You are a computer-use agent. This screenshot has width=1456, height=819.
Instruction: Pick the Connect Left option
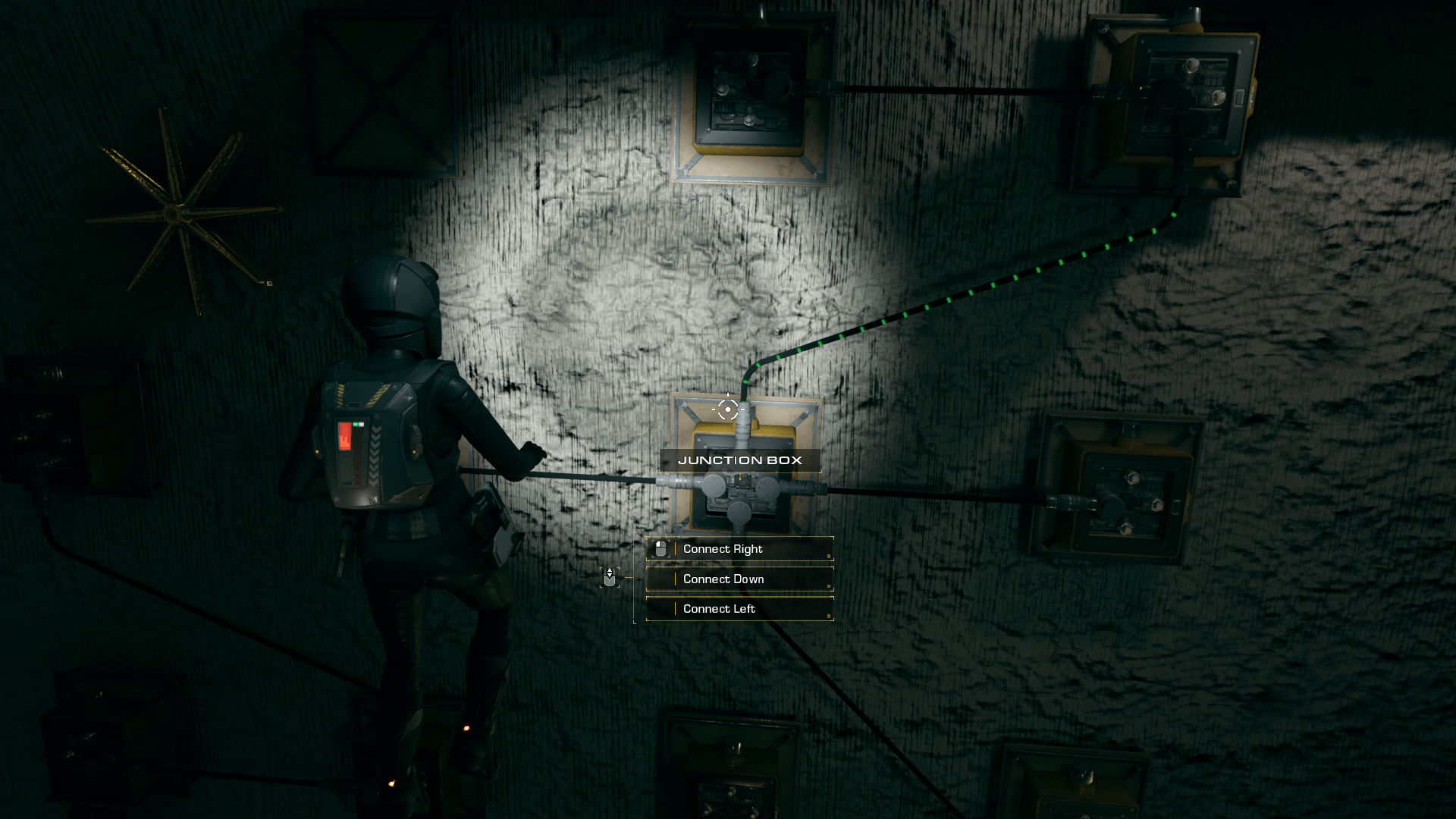click(x=739, y=609)
